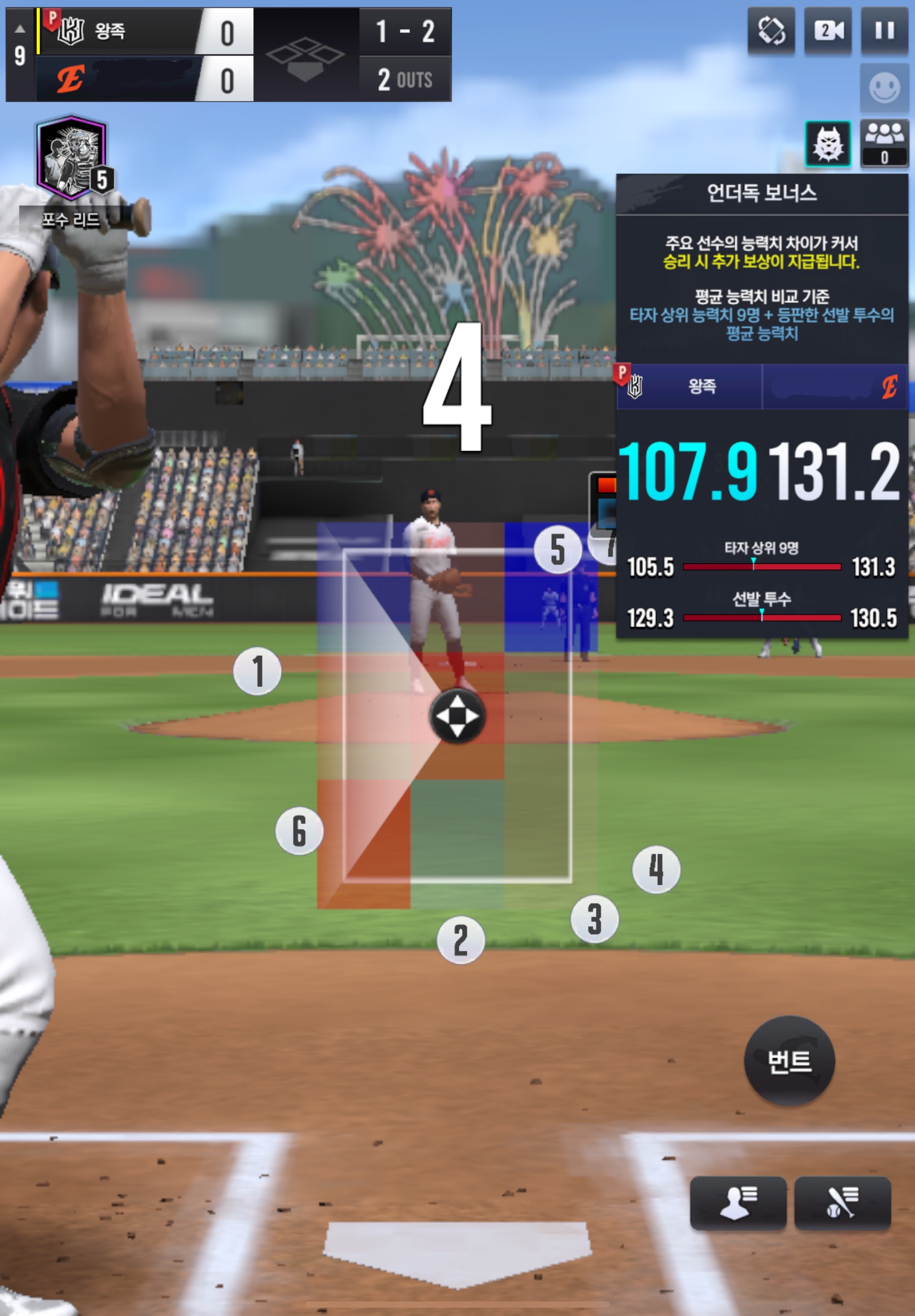
Task: Open the emoji smiley menu
Action: tap(884, 88)
